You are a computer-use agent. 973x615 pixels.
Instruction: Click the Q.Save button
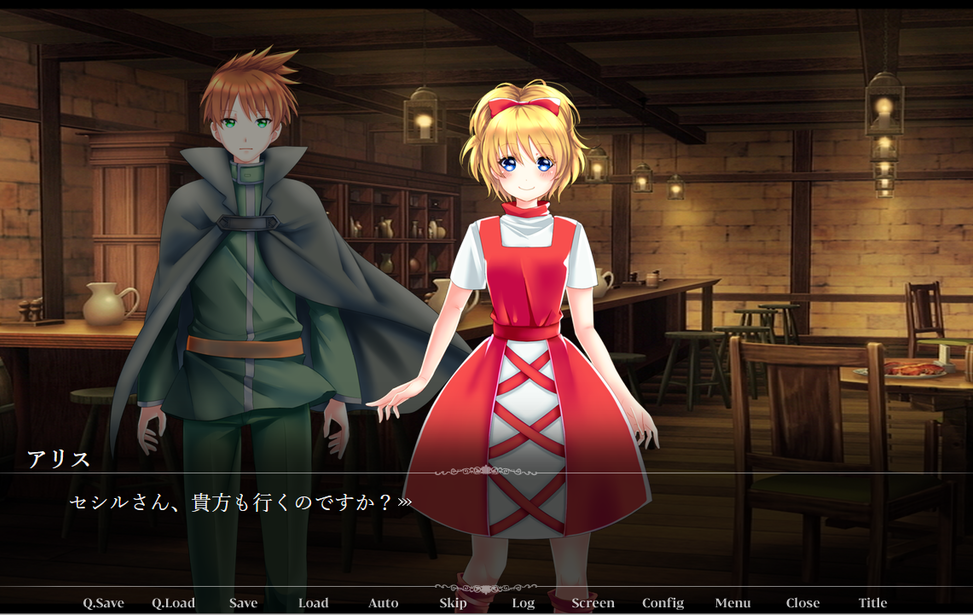(103, 603)
